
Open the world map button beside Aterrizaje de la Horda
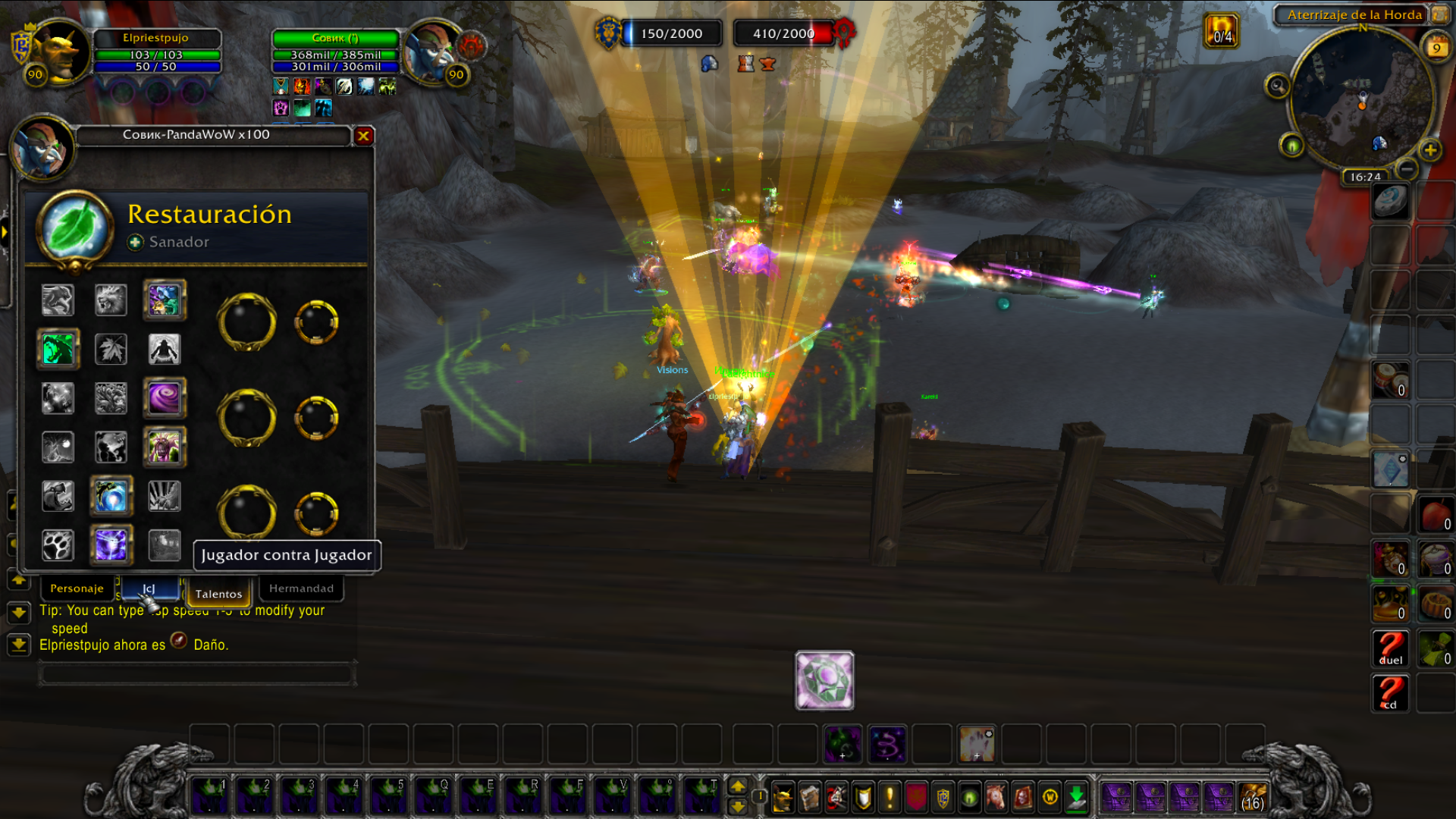1439,14
